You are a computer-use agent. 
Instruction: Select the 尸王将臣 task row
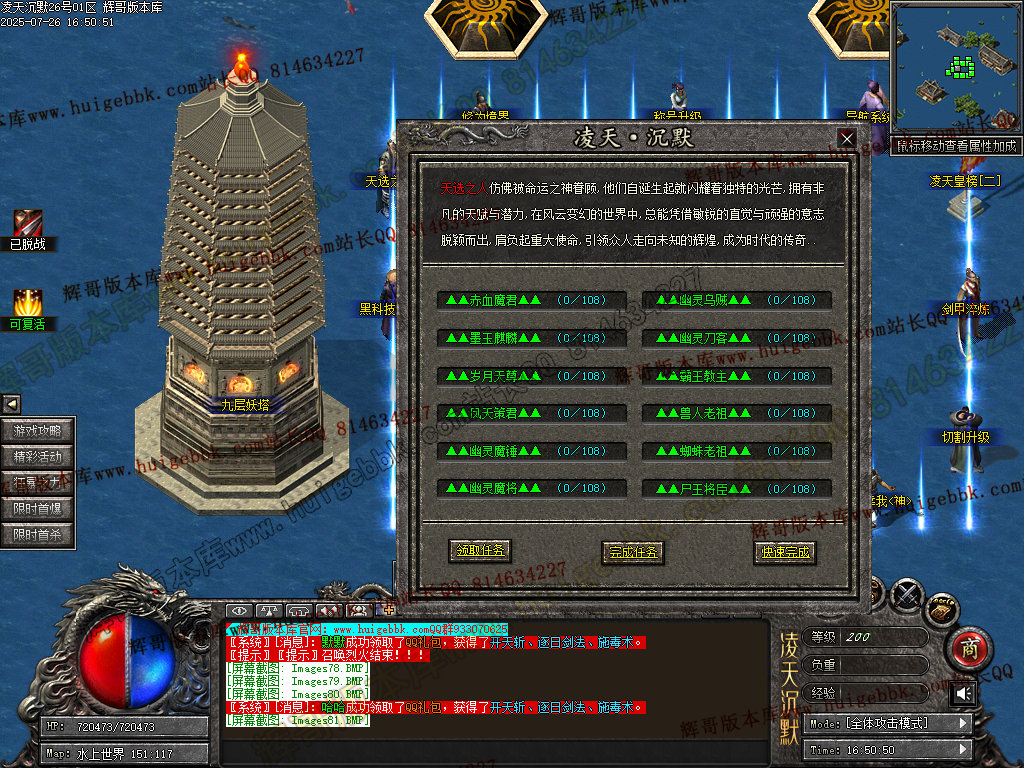coord(737,489)
